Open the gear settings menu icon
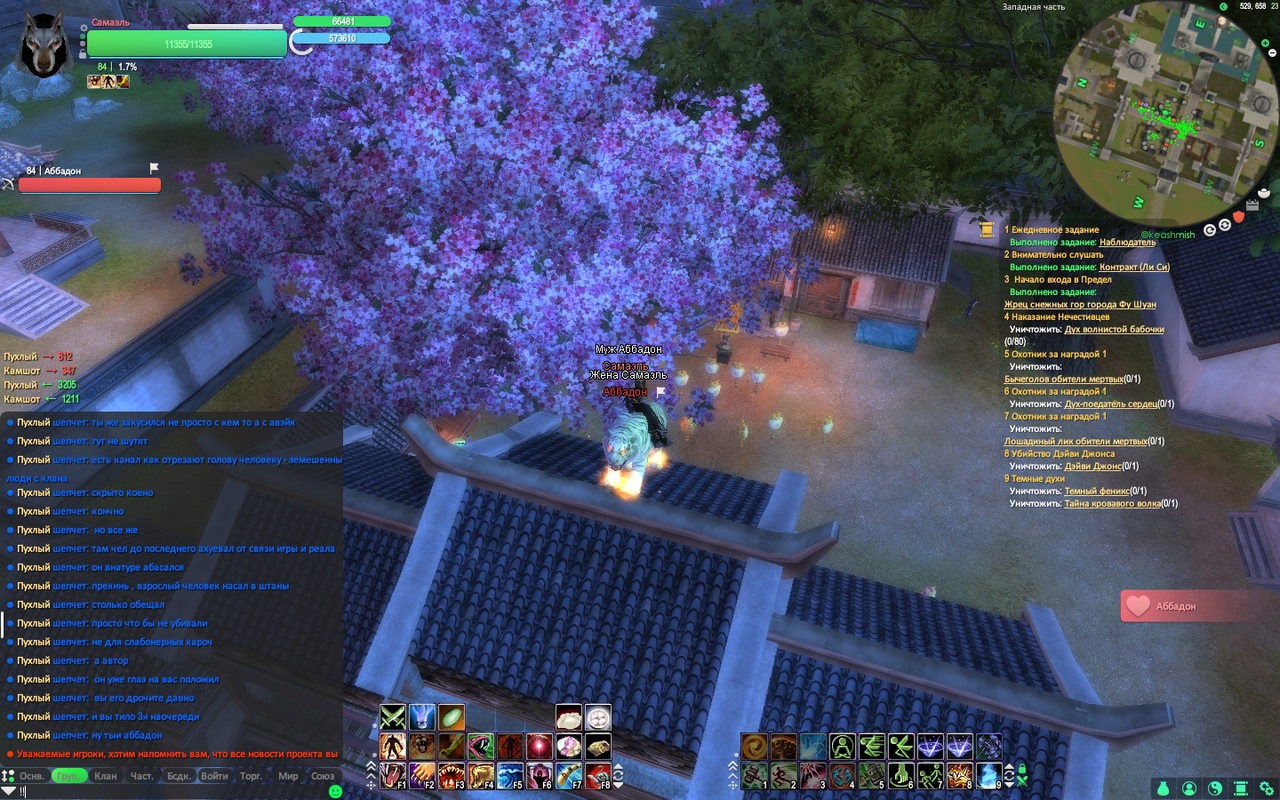Screen dimensions: 1280x800 click(x=1266, y=788)
